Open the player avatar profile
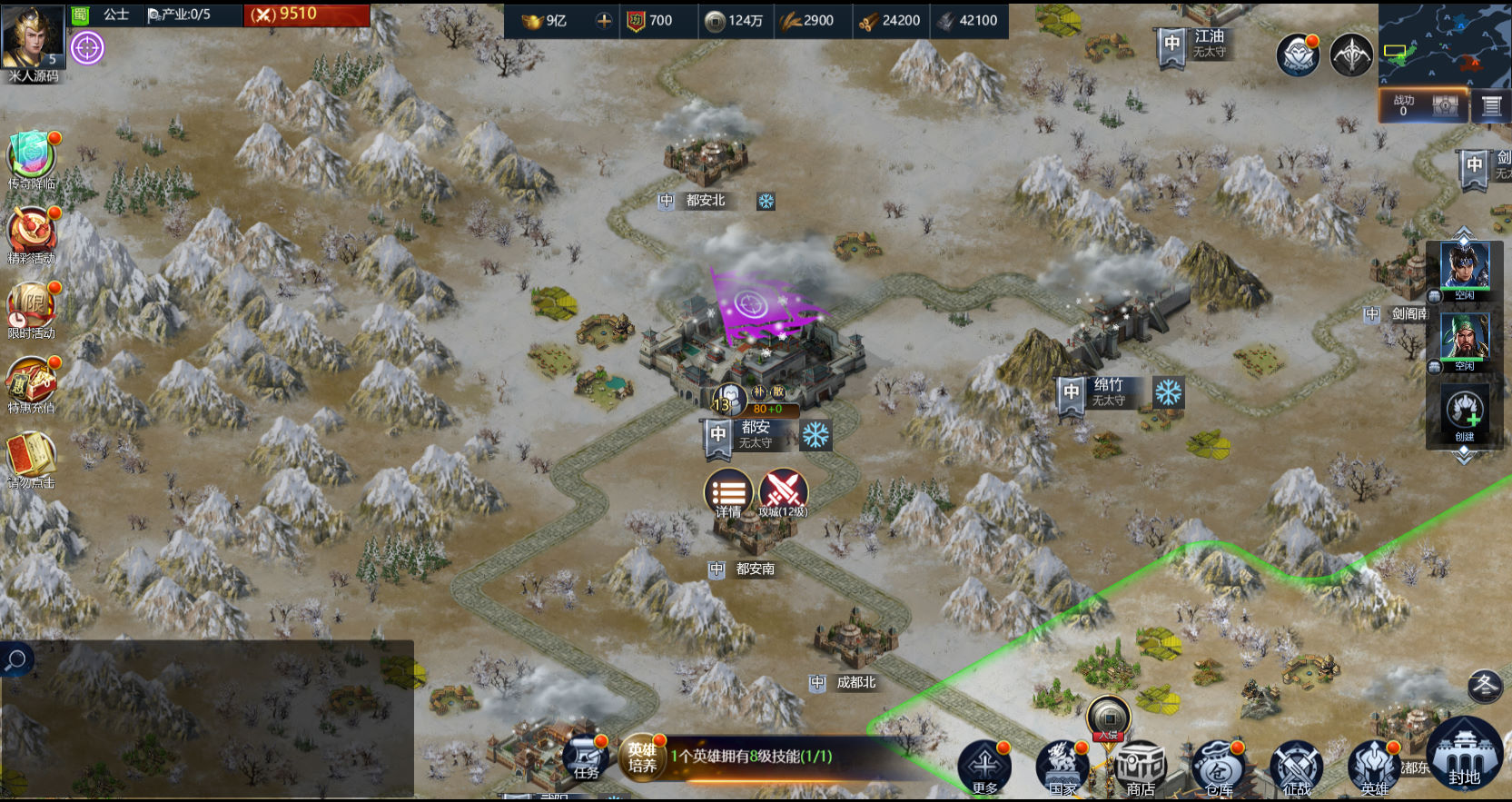Image resolution: width=1512 pixels, height=802 pixels. tap(33, 36)
